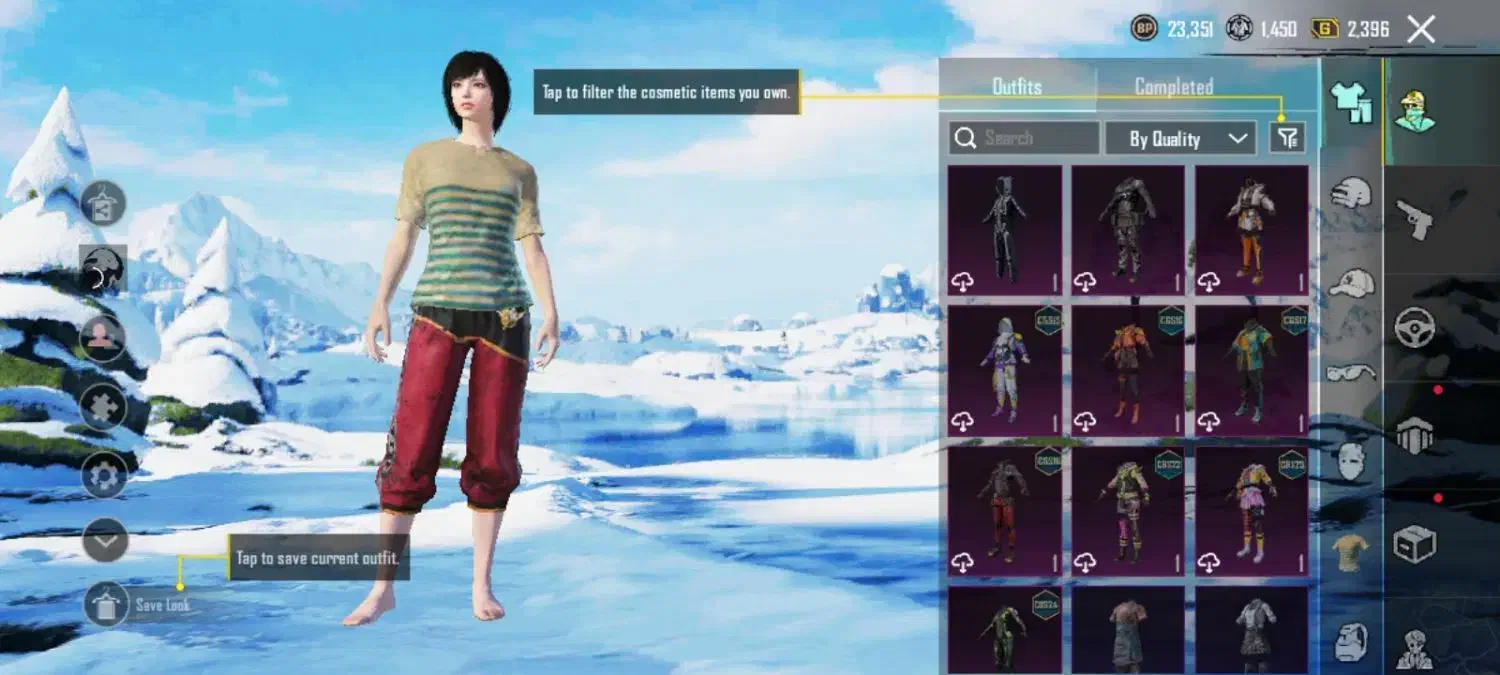Image resolution: width=1500 pixels, height=675 pixels.
Task: Click the outfit Search field
Action: coord(1024,138)
